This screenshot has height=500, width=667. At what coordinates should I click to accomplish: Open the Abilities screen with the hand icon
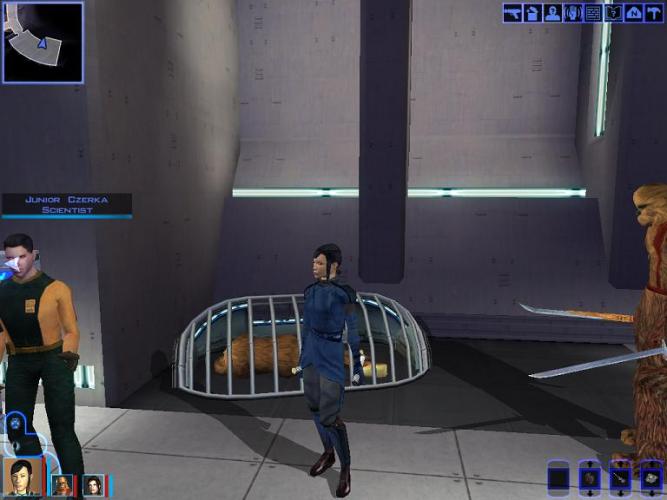[573, 13]
